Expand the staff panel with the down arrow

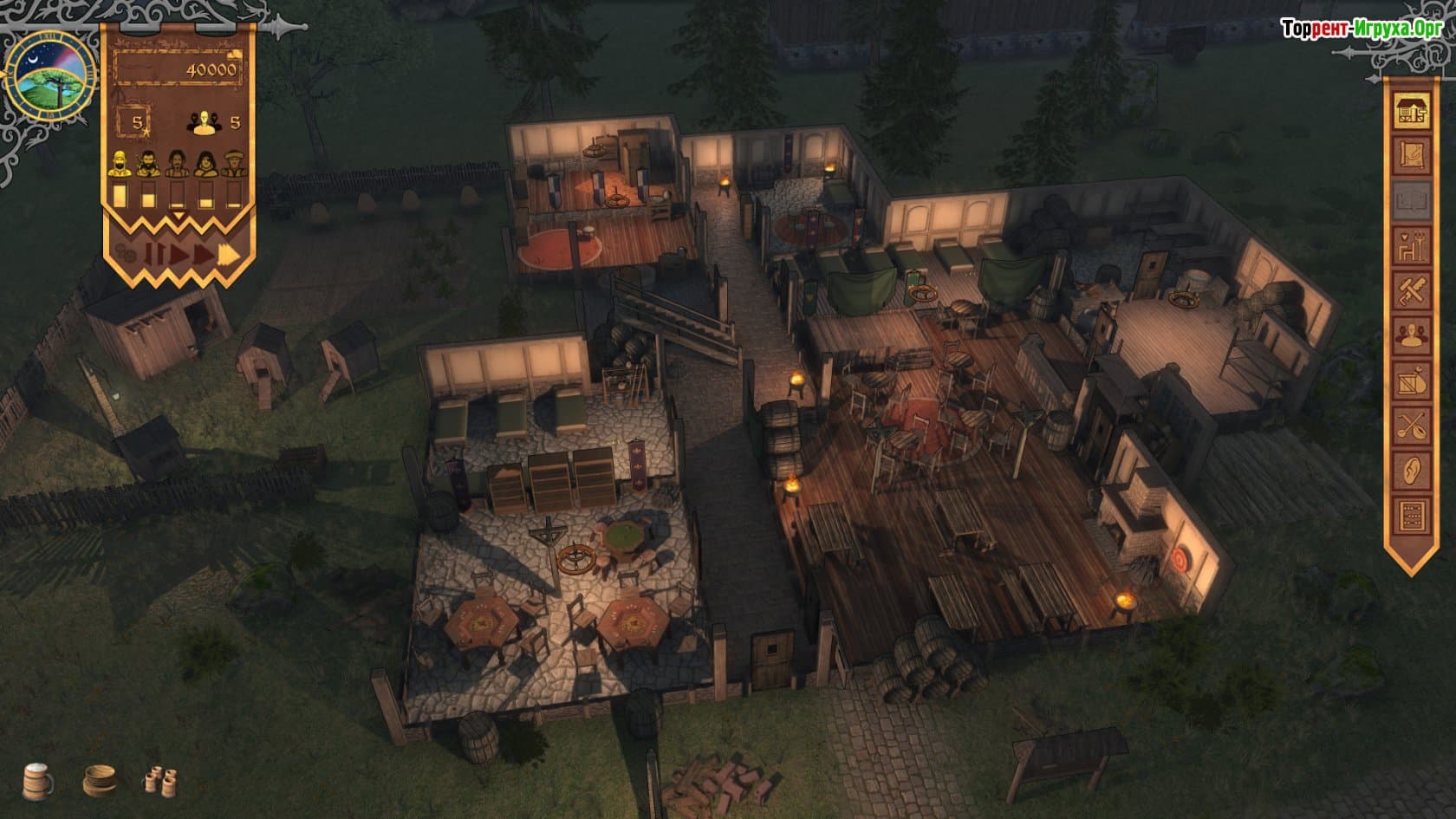point(178,216)
